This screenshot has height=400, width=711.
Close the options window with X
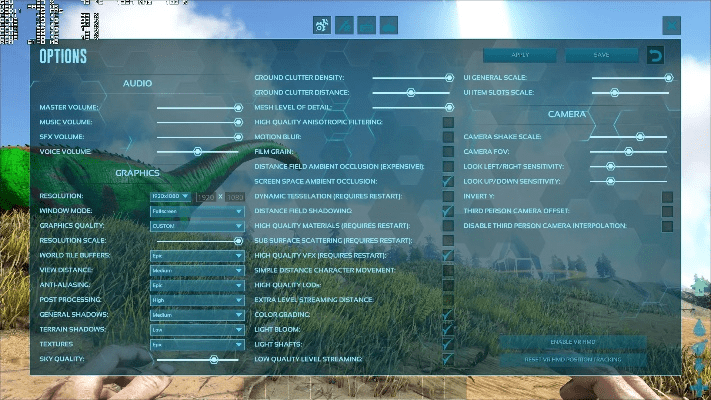pyautogui.click(x=672, y=25)
